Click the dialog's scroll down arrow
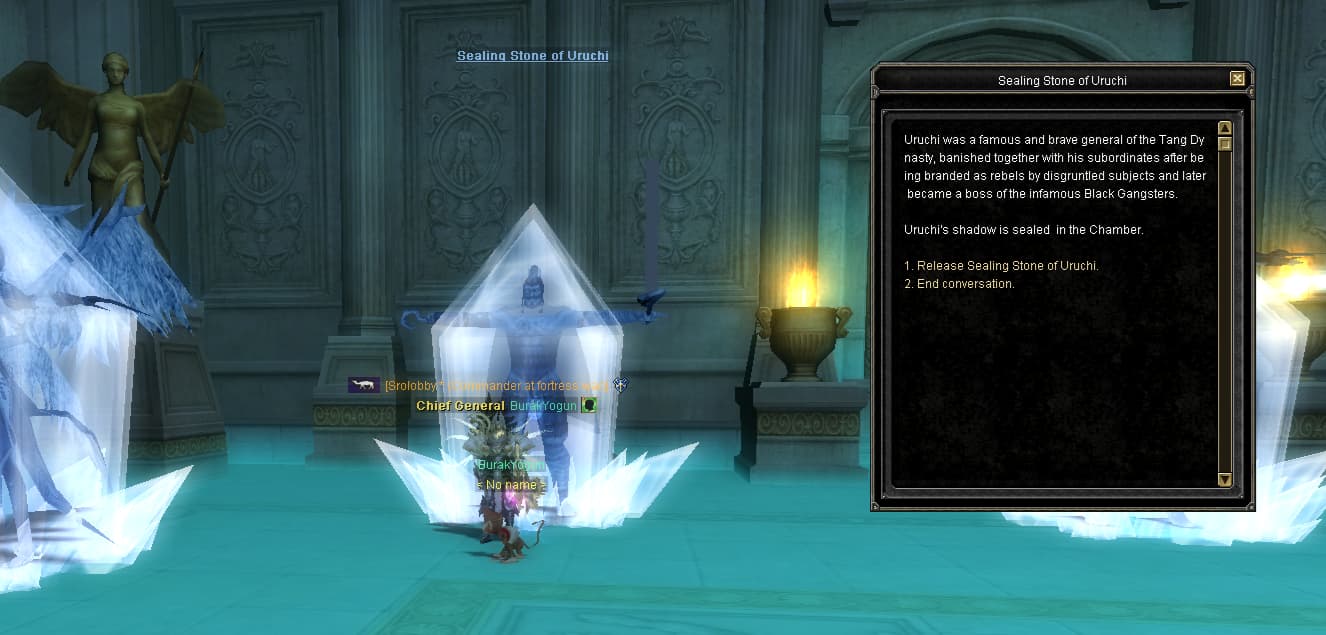Screen dimensions: 1326x635 [1224, 480]
